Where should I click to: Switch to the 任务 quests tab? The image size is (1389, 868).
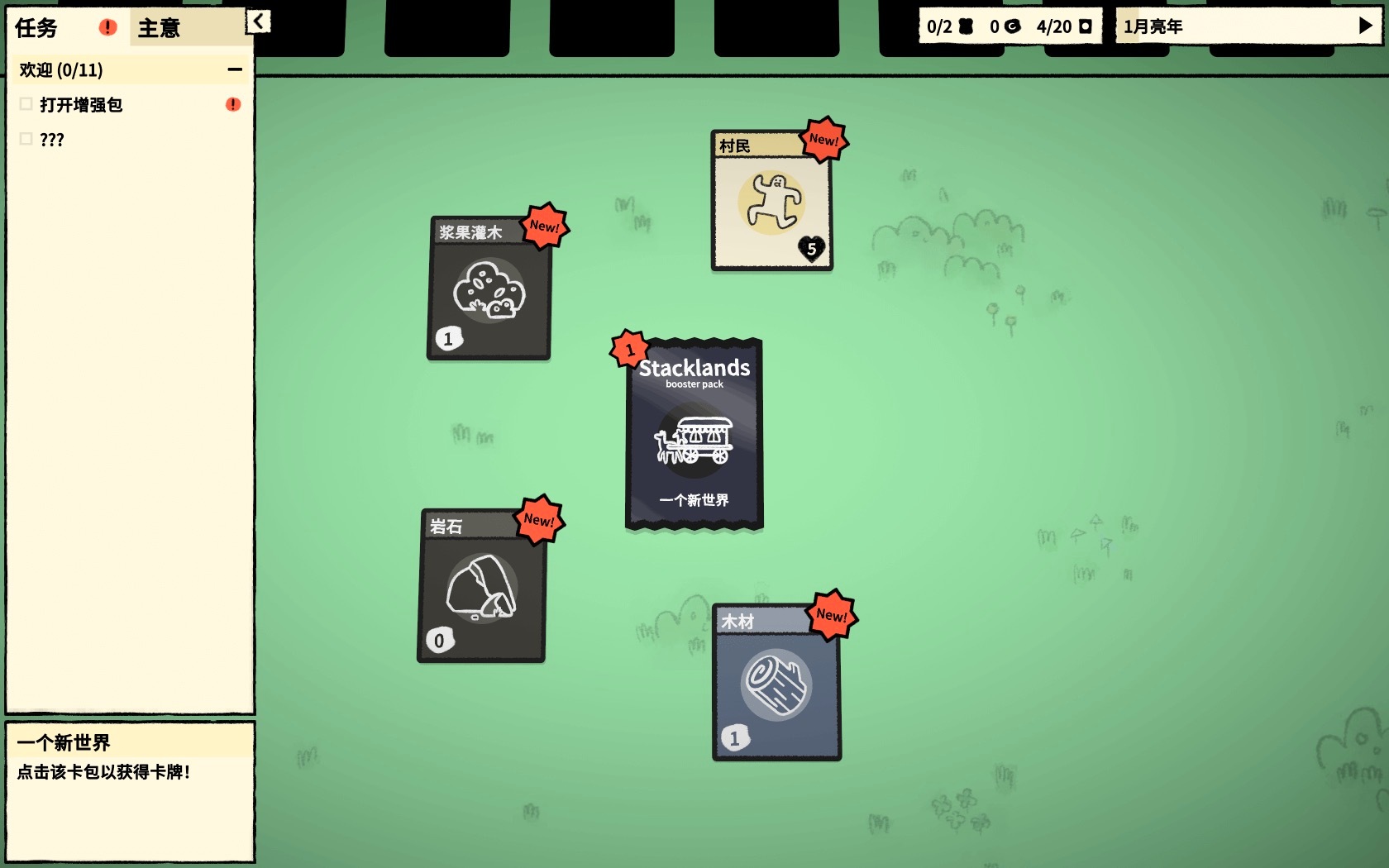pos(37,28)
